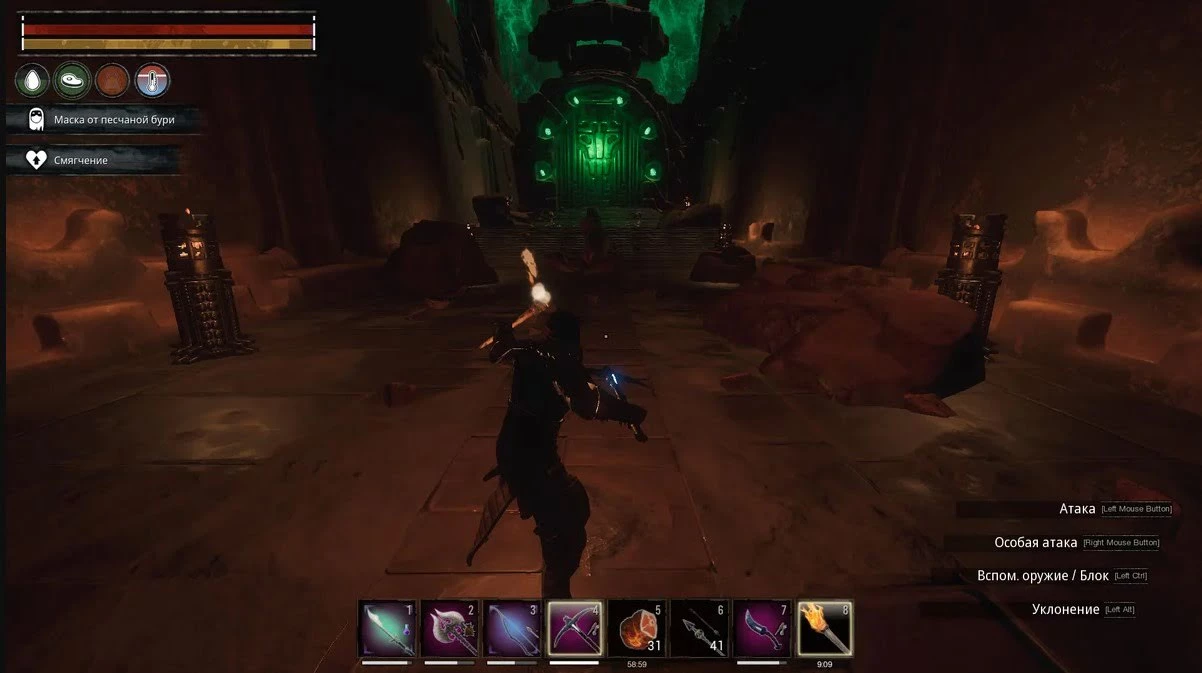
Task: Select the arrows stack showing 41
Action: click(699, 628)
